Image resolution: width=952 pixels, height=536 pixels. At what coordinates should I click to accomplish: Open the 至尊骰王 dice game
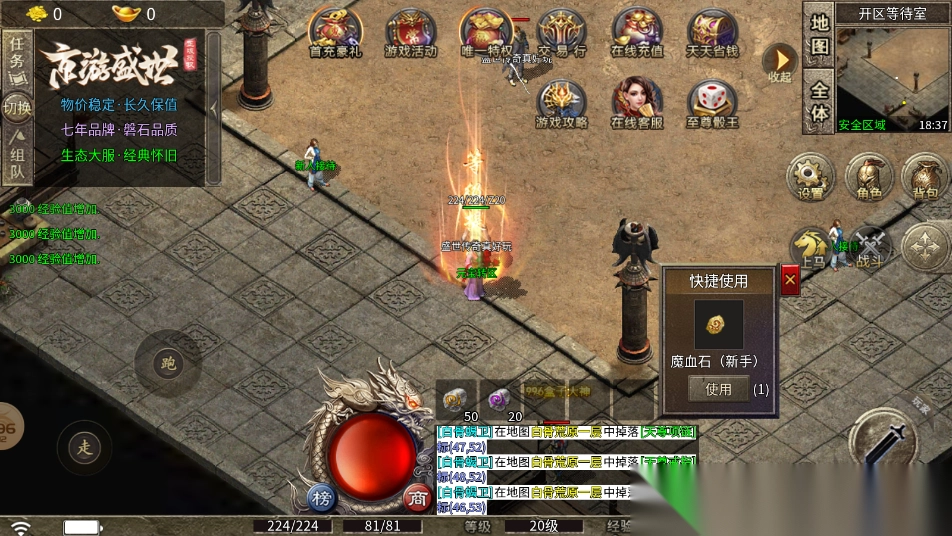[713, 104]
